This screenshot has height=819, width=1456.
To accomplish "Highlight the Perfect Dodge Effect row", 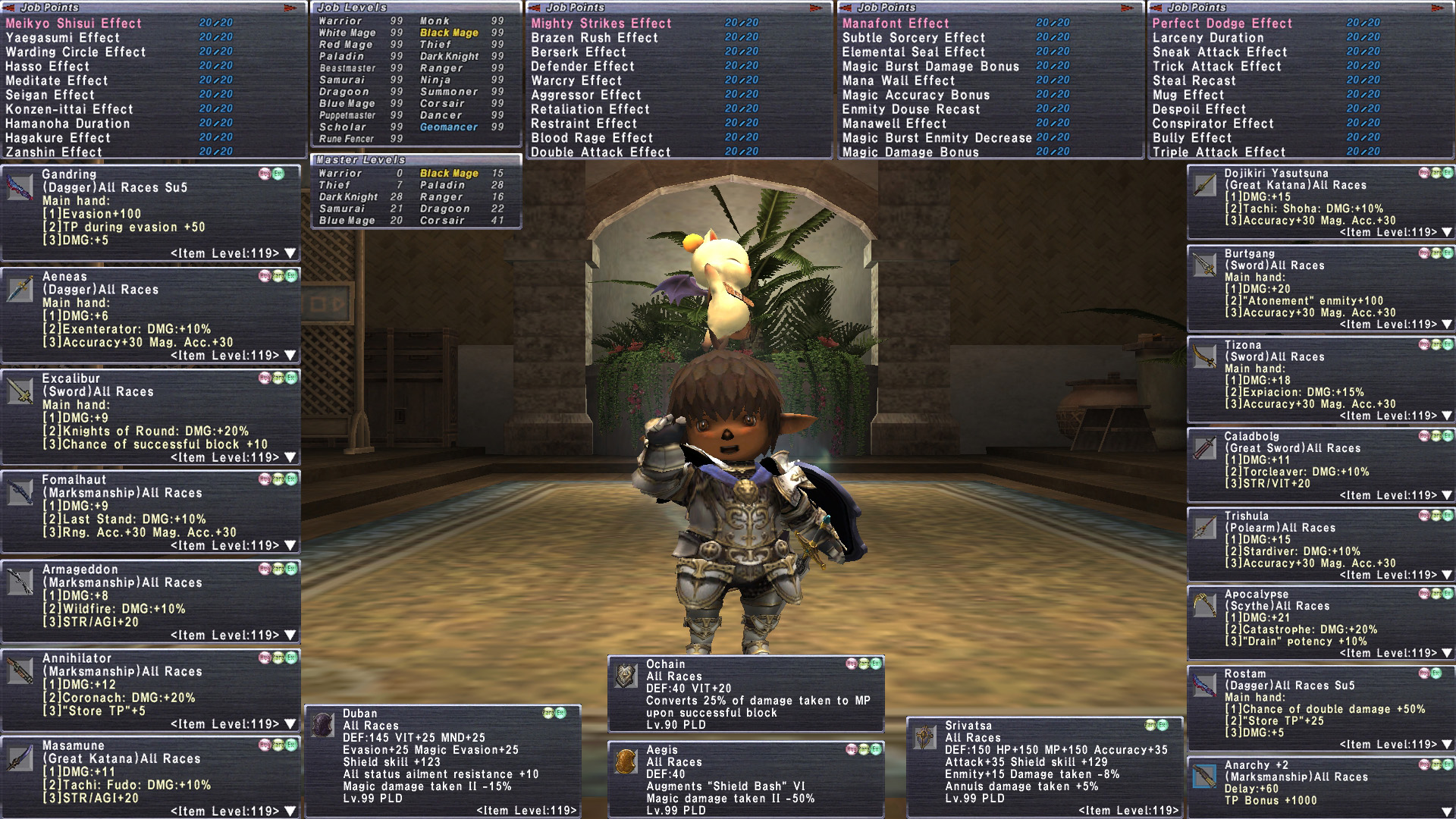I will pos(1222,24).
